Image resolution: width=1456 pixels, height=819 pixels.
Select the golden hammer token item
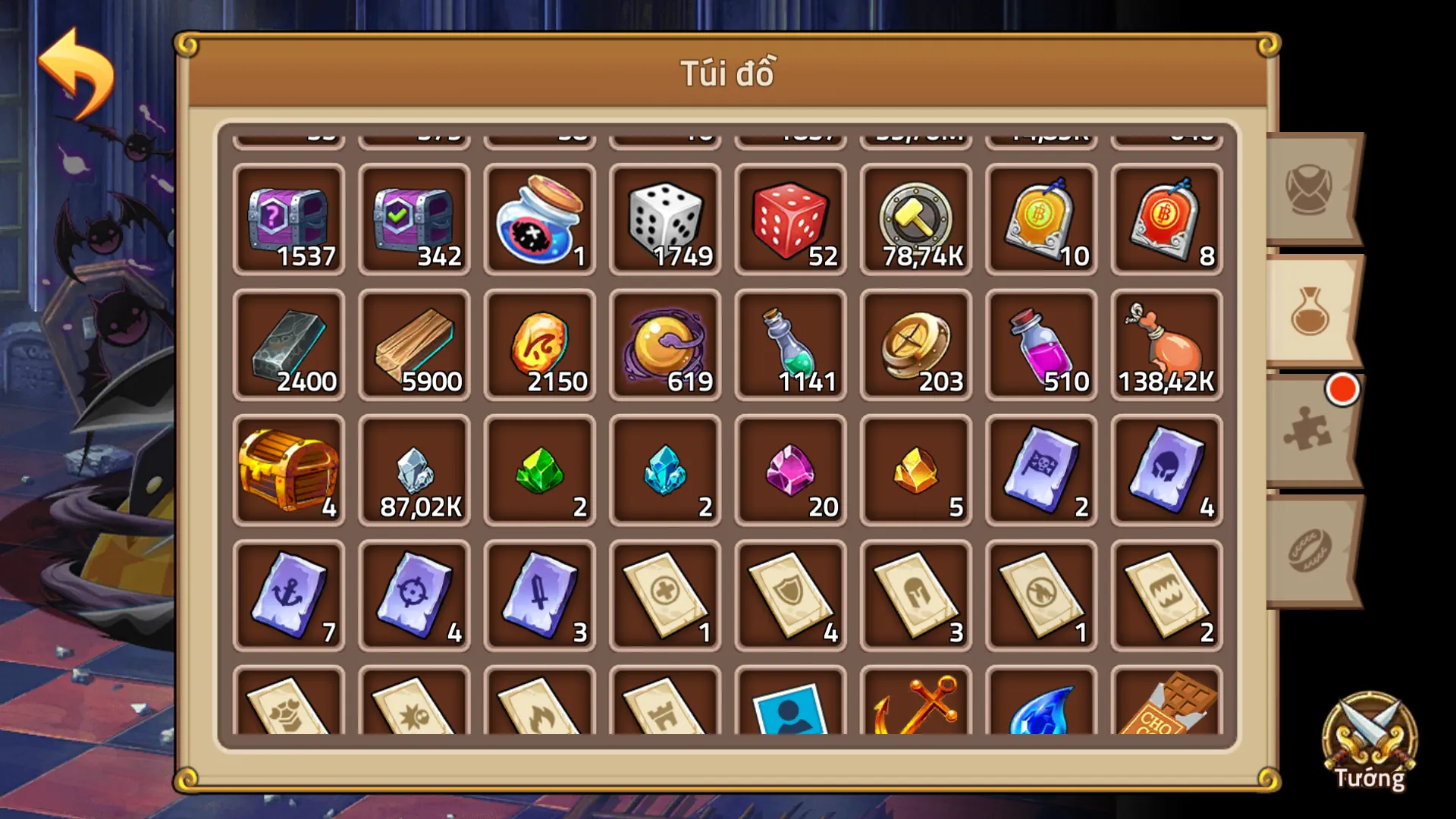[x=915, y=220]
